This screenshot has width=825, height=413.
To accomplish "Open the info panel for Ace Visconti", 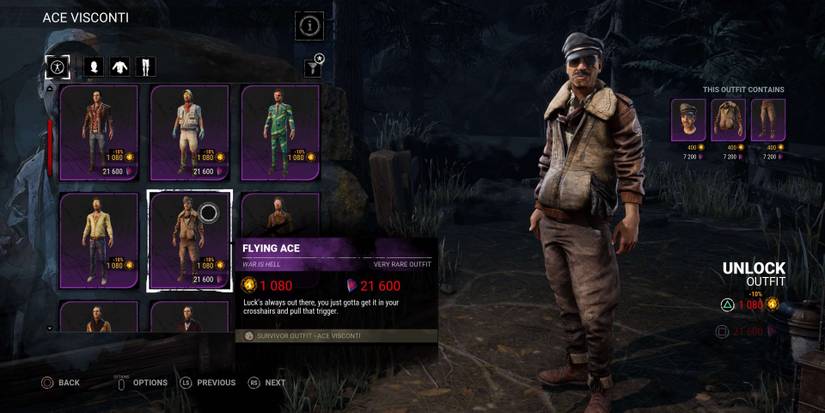I will point(309,26).
